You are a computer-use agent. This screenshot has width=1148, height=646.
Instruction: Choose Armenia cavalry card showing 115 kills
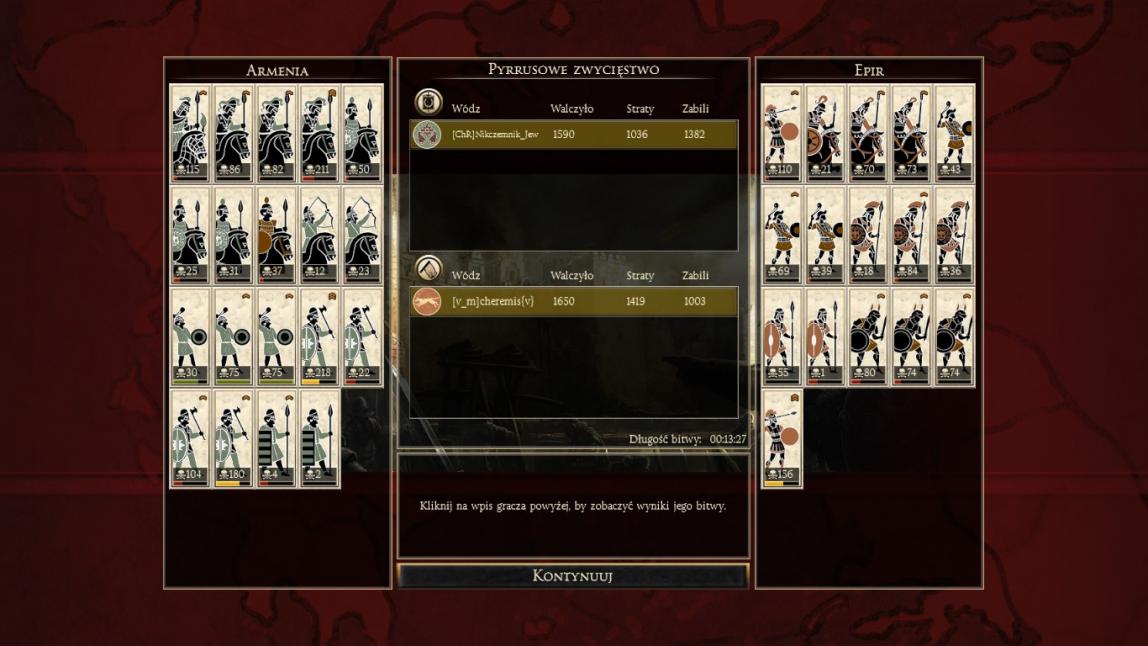(x=189, y=133)
